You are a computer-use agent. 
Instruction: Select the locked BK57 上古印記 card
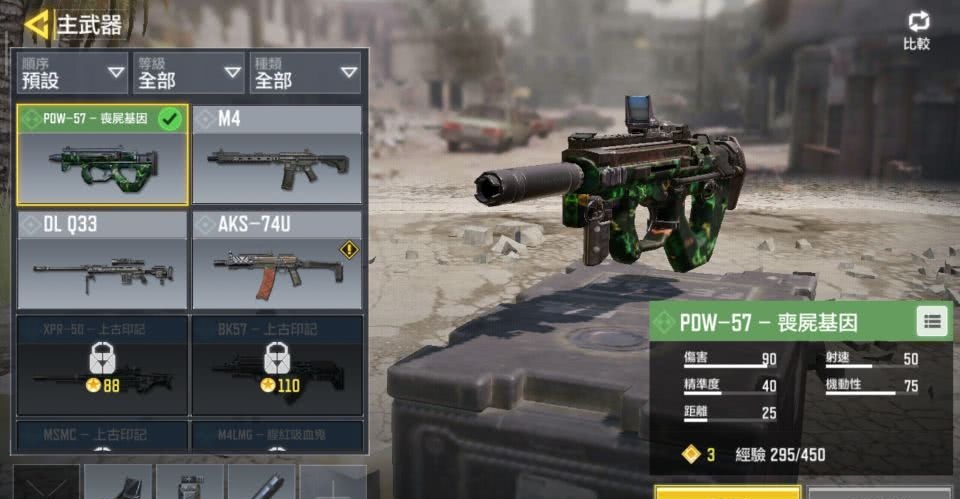(x=277, y=365)
